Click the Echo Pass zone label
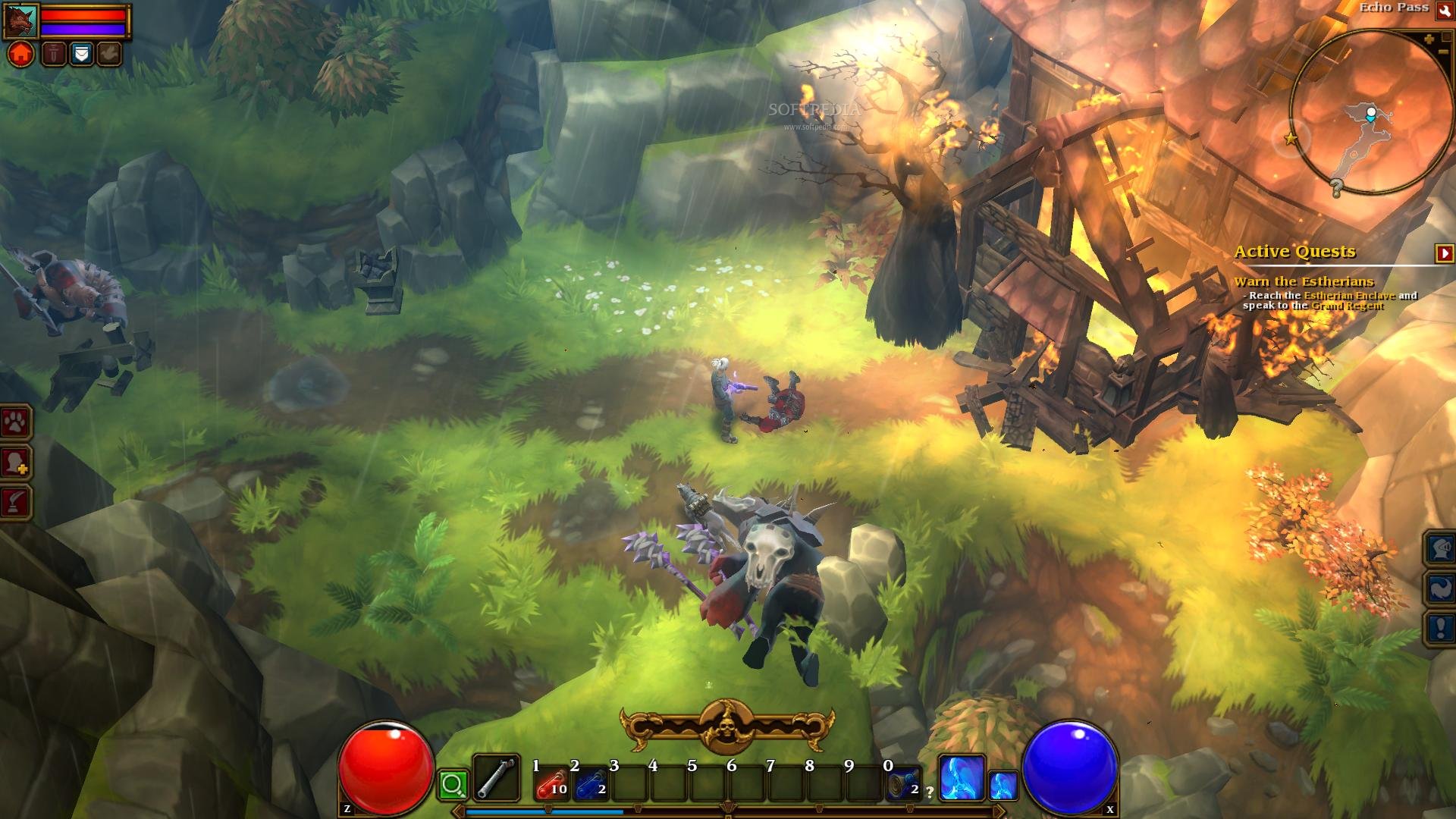 [x=1394, y=8]
